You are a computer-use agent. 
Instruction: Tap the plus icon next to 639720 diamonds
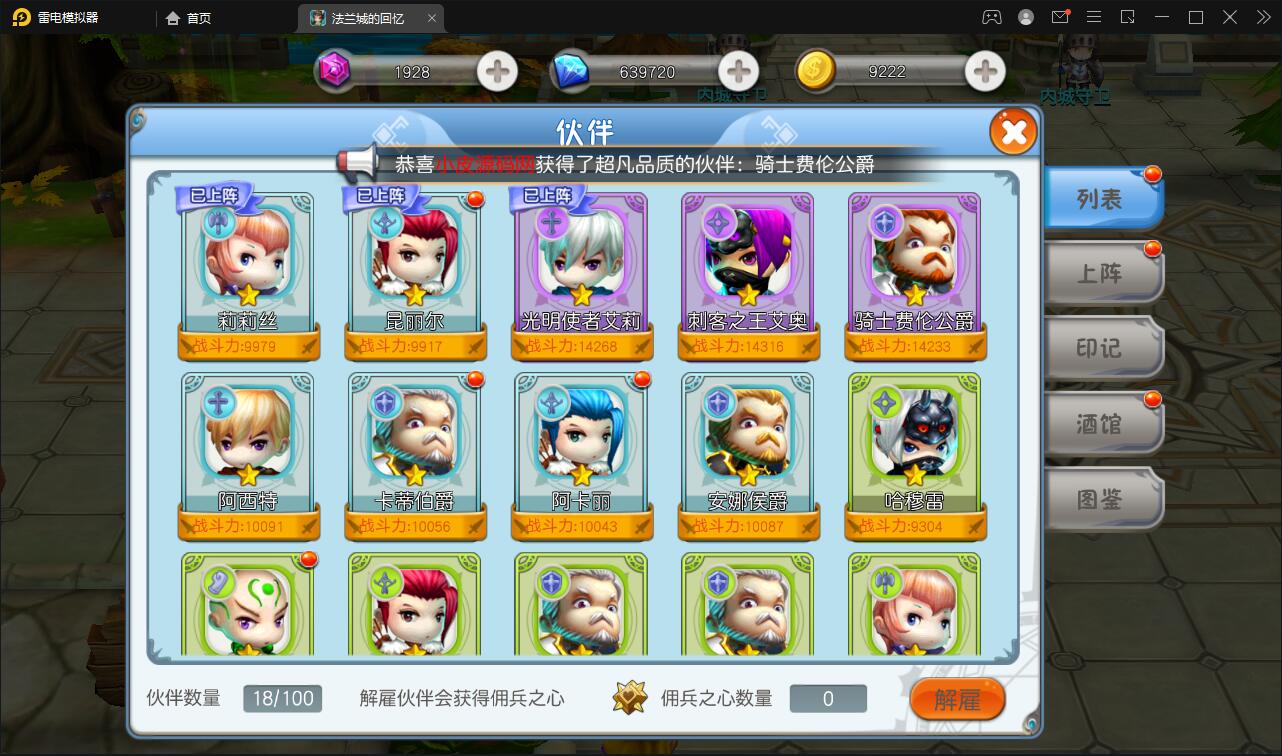[x=738, y=71]
